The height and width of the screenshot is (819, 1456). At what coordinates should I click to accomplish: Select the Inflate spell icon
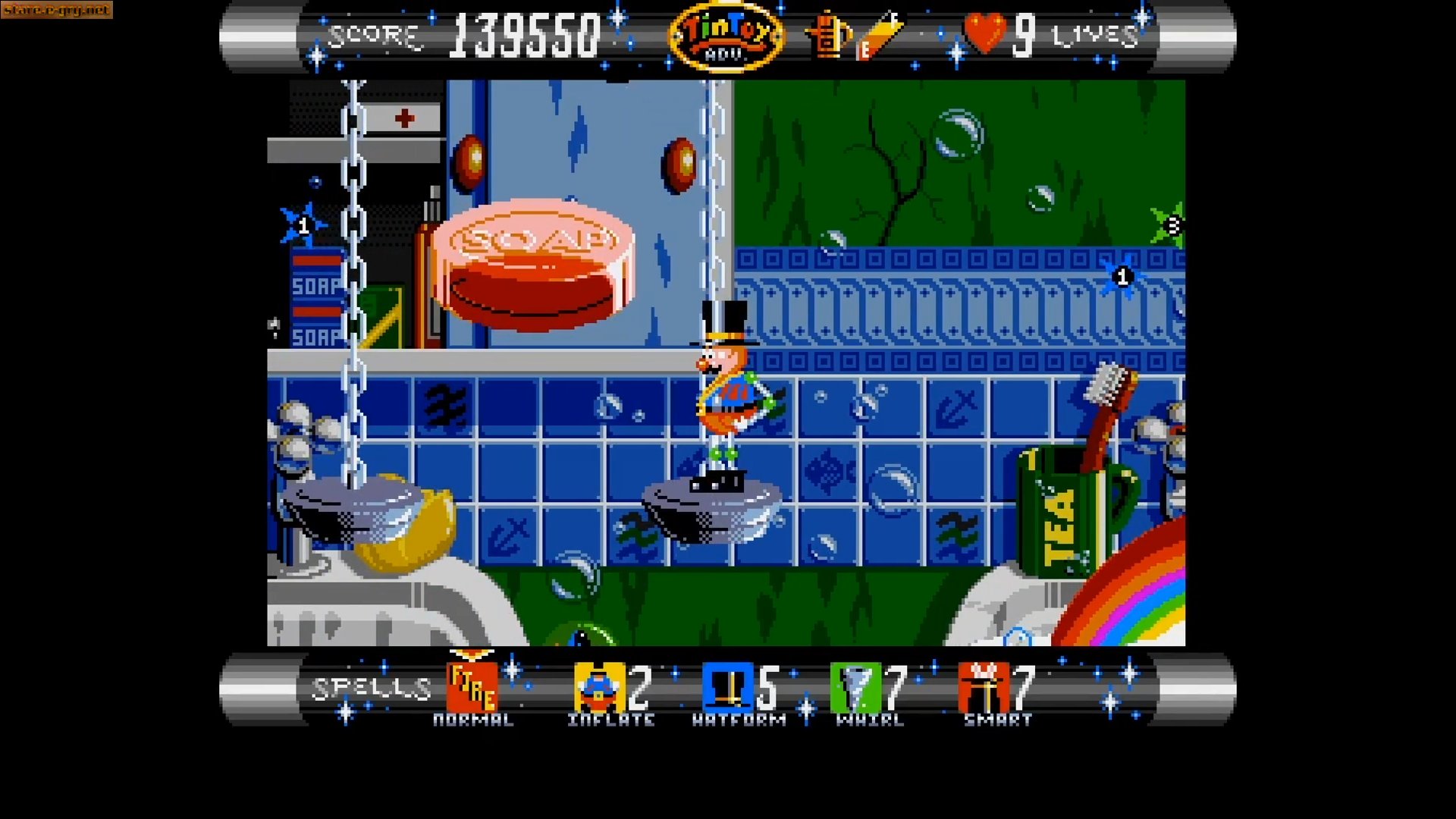(598, 686)
